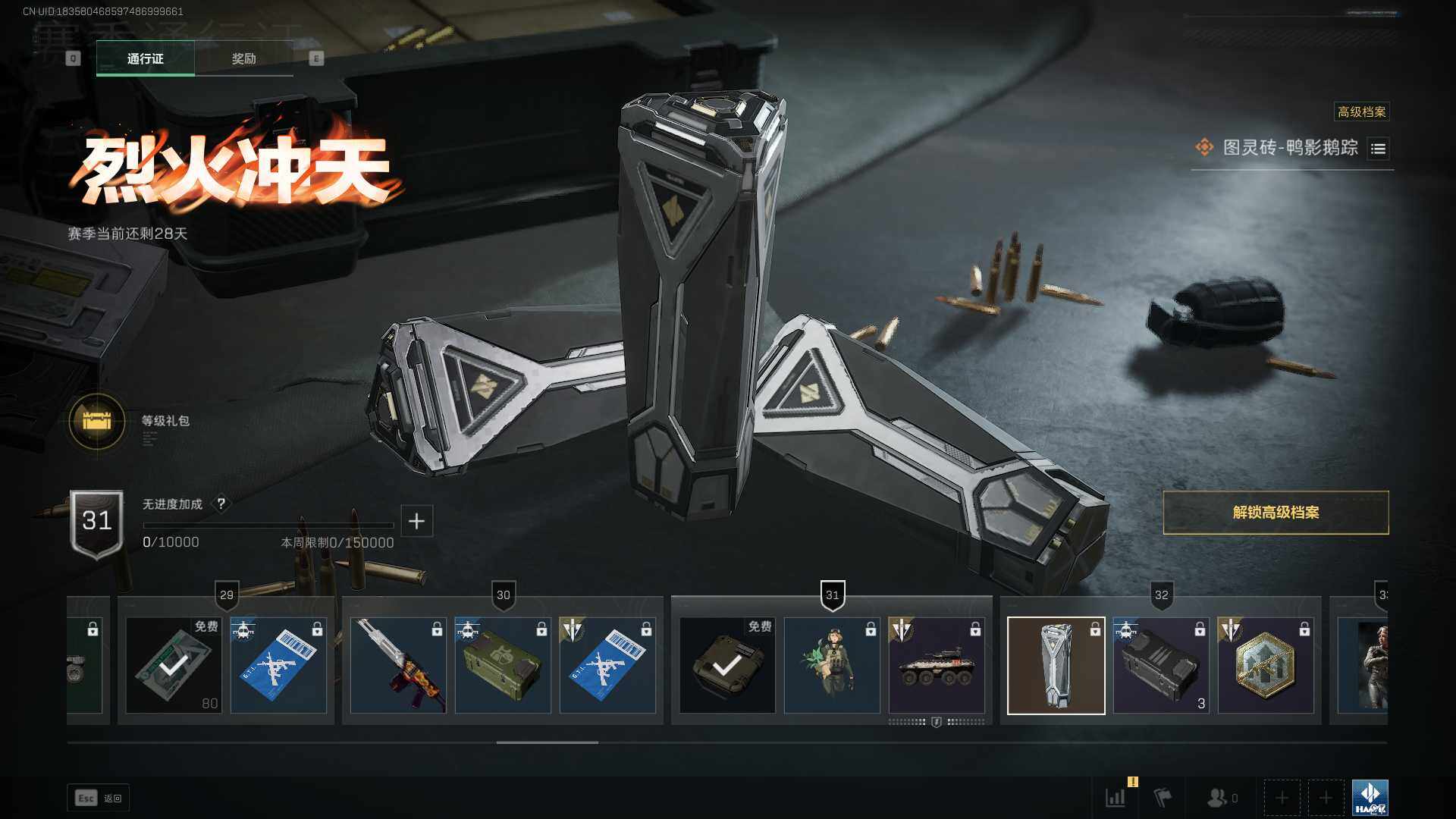Select the highlighted Turing brick reward tile
Screen dimensions: 1456x819
tap(1056, 665)
